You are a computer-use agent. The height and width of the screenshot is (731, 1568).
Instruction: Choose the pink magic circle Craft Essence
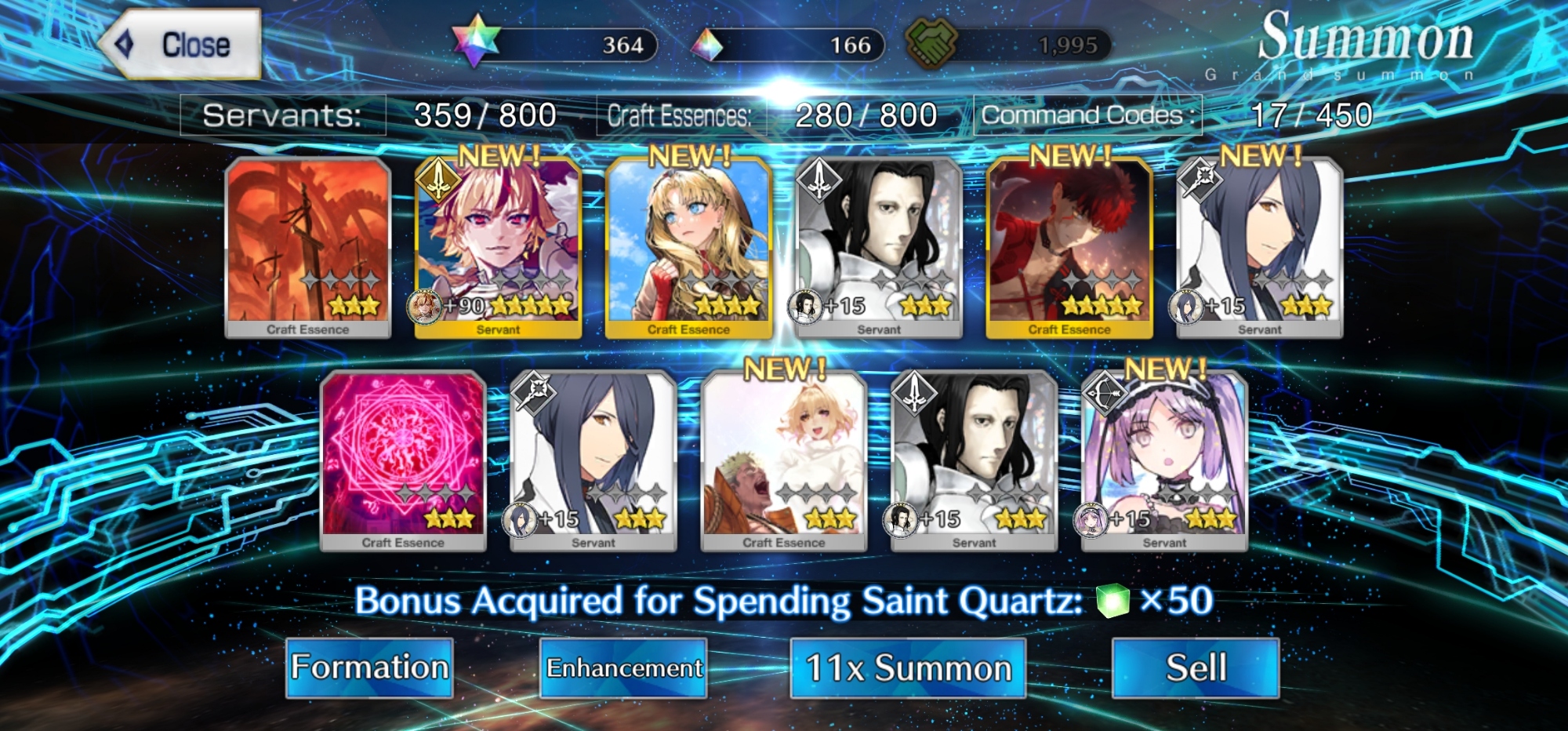click(x=403, y=460)
